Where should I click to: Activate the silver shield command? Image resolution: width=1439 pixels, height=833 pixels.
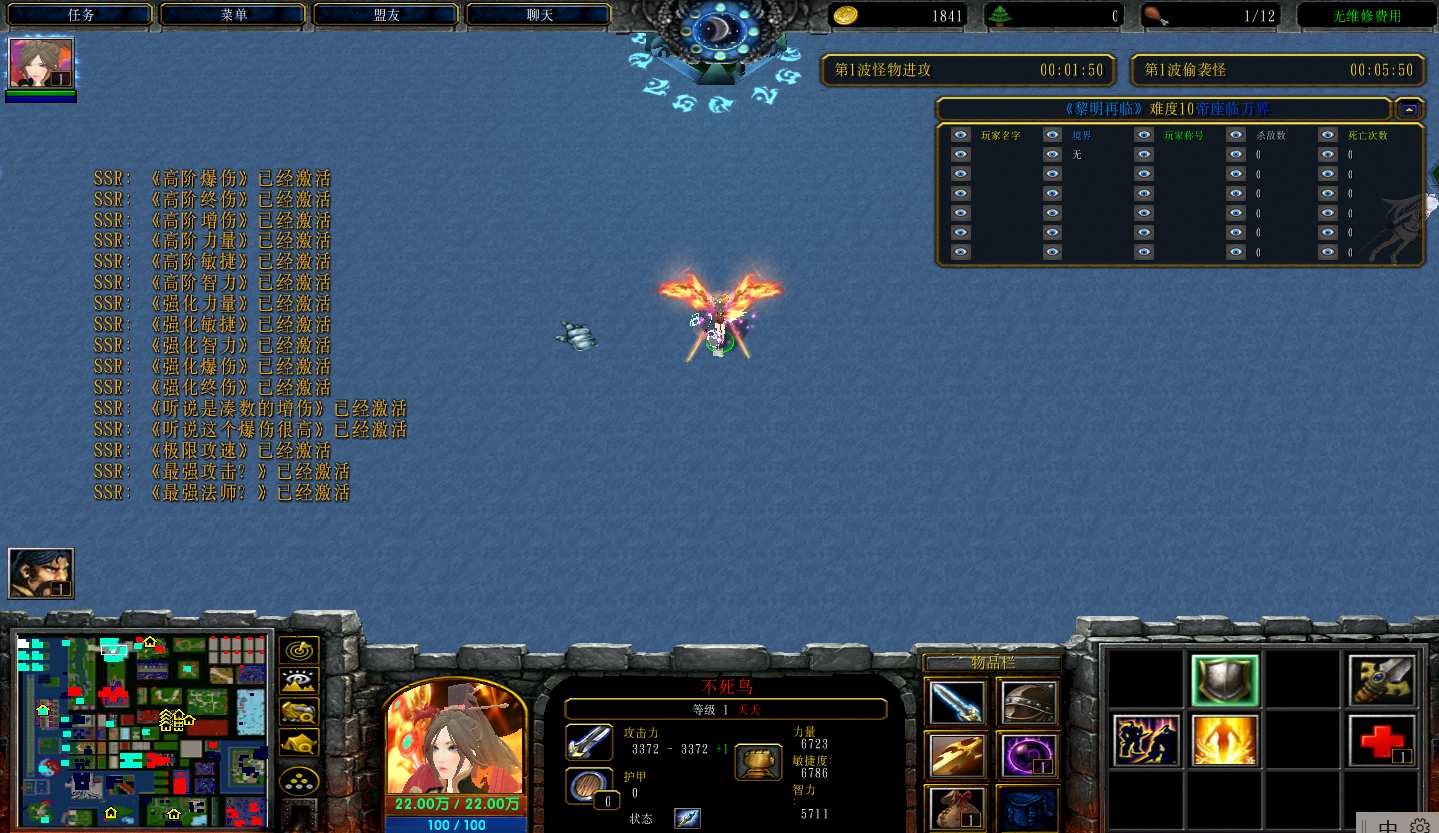pos(1225,681)
